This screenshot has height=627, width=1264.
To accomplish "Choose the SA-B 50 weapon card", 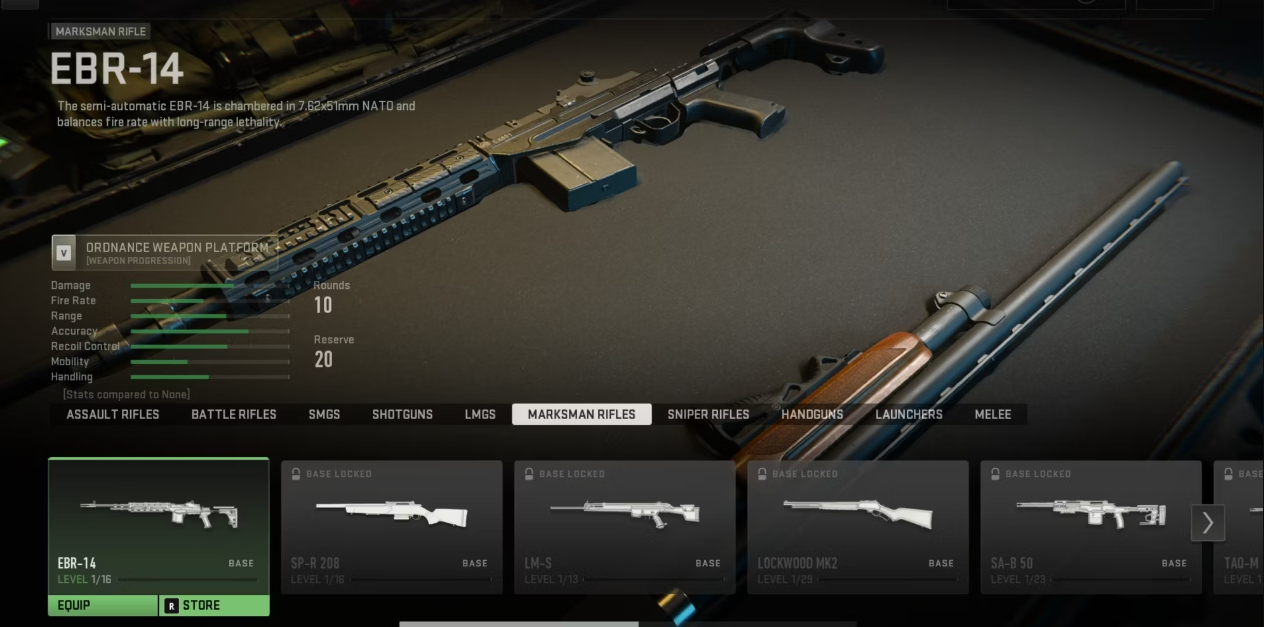I will (1091, 527).
